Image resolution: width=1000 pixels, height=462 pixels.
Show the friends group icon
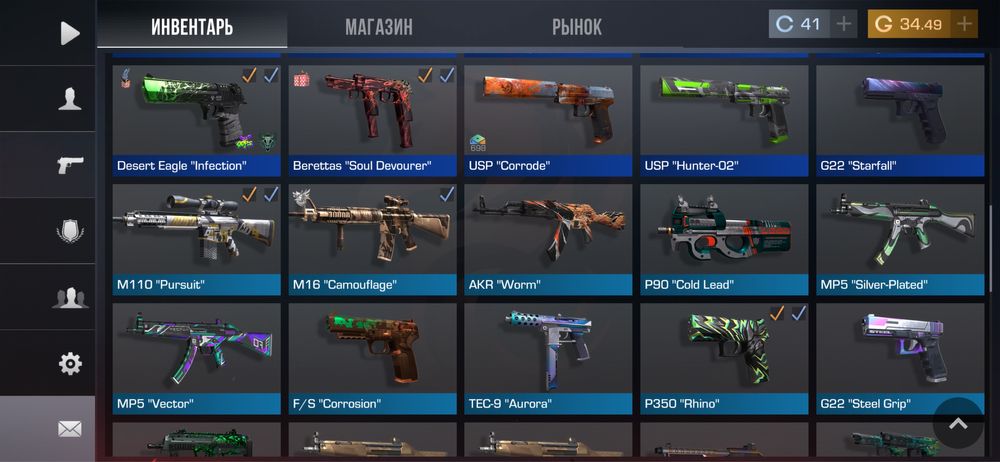pyautogui.click(x=69, y=297)
